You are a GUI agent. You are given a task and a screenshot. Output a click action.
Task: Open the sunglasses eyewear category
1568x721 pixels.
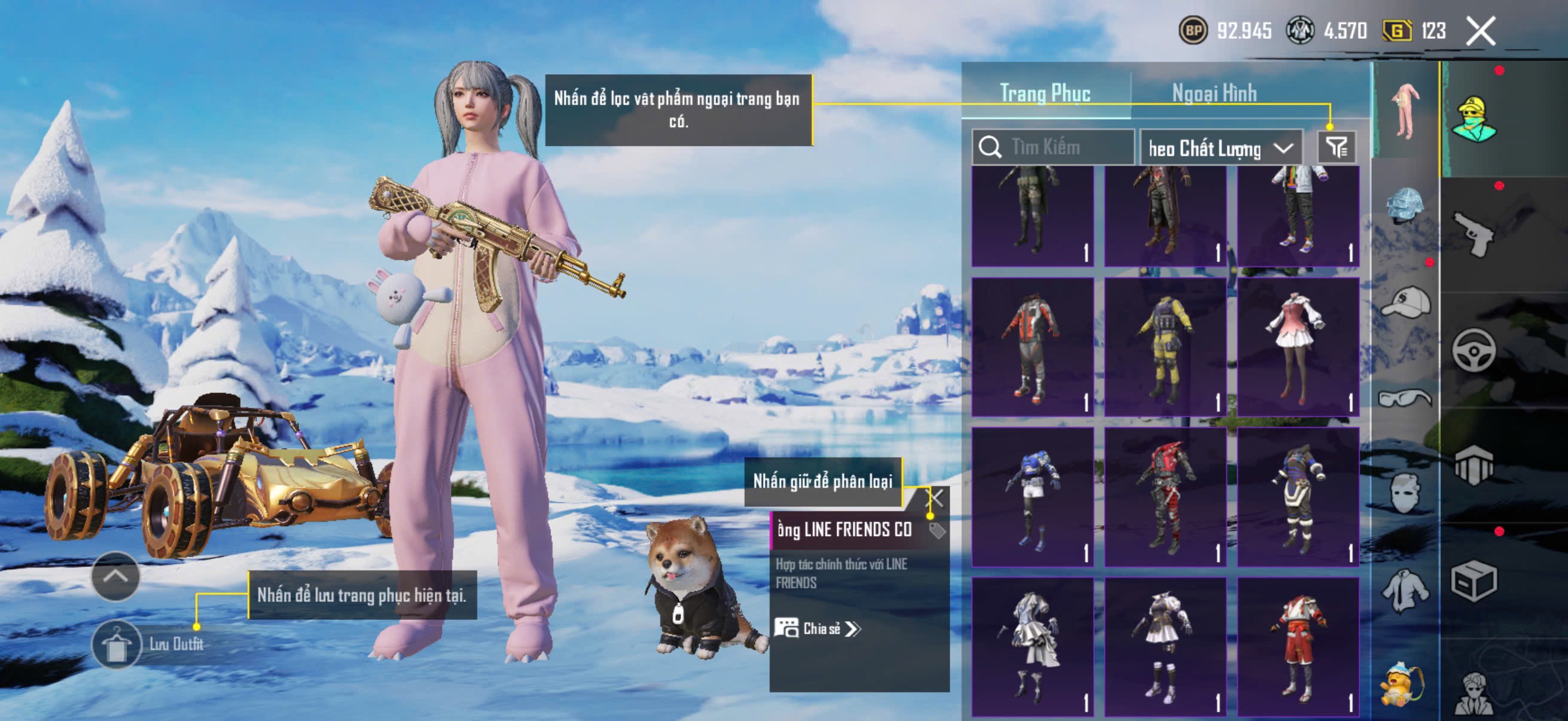1405,398
